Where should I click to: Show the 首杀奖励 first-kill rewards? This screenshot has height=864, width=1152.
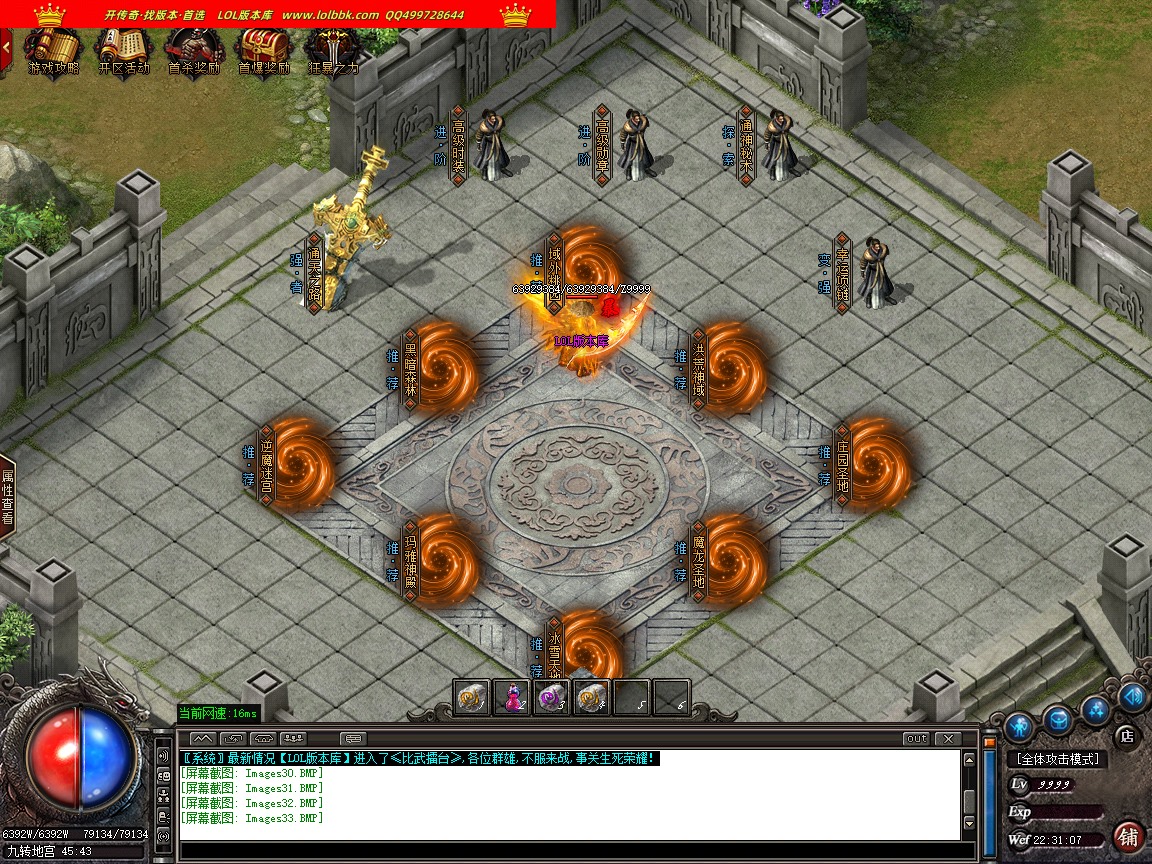tap(193, 48)
